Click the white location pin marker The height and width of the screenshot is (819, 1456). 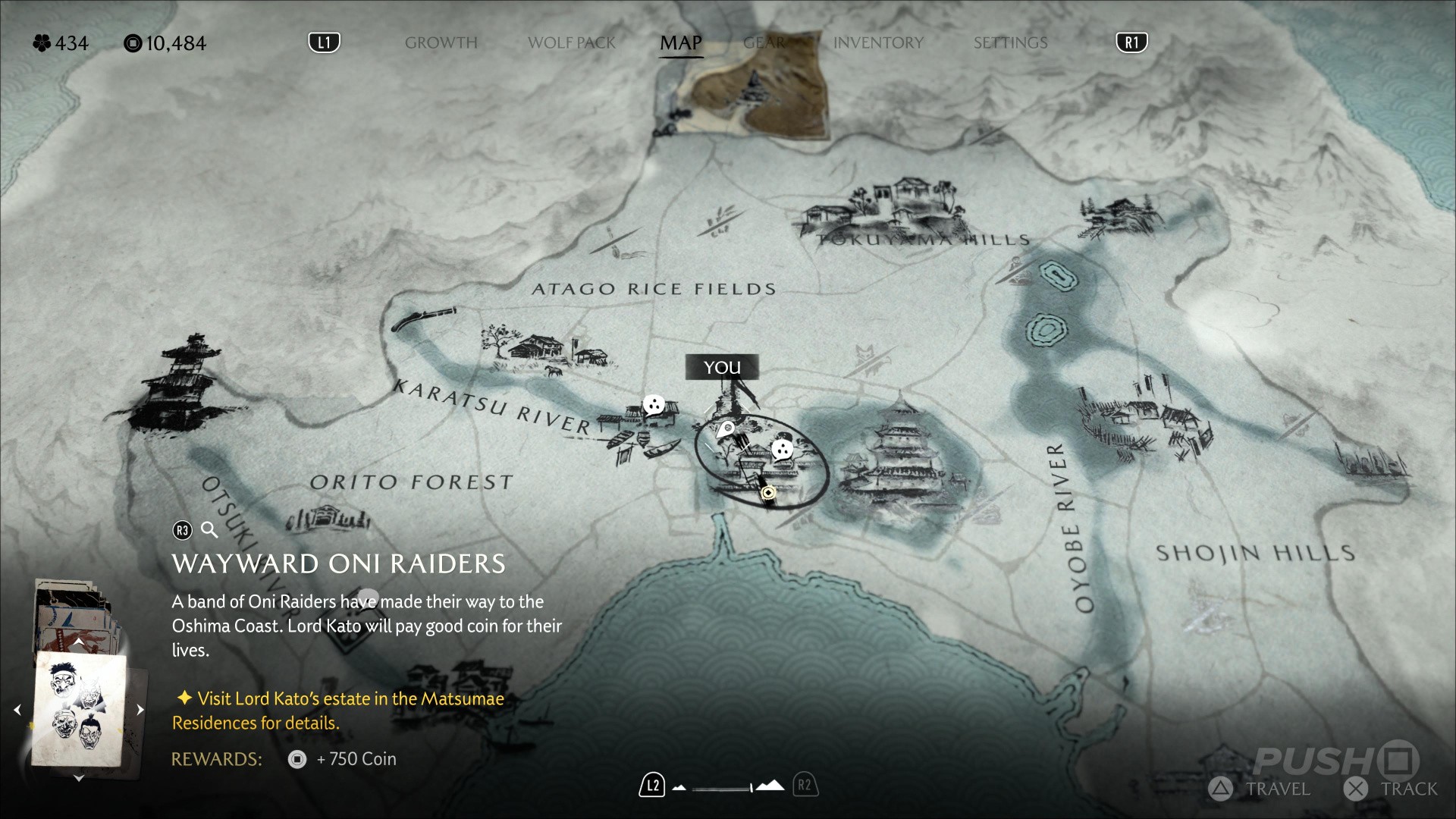coord(726,430)
